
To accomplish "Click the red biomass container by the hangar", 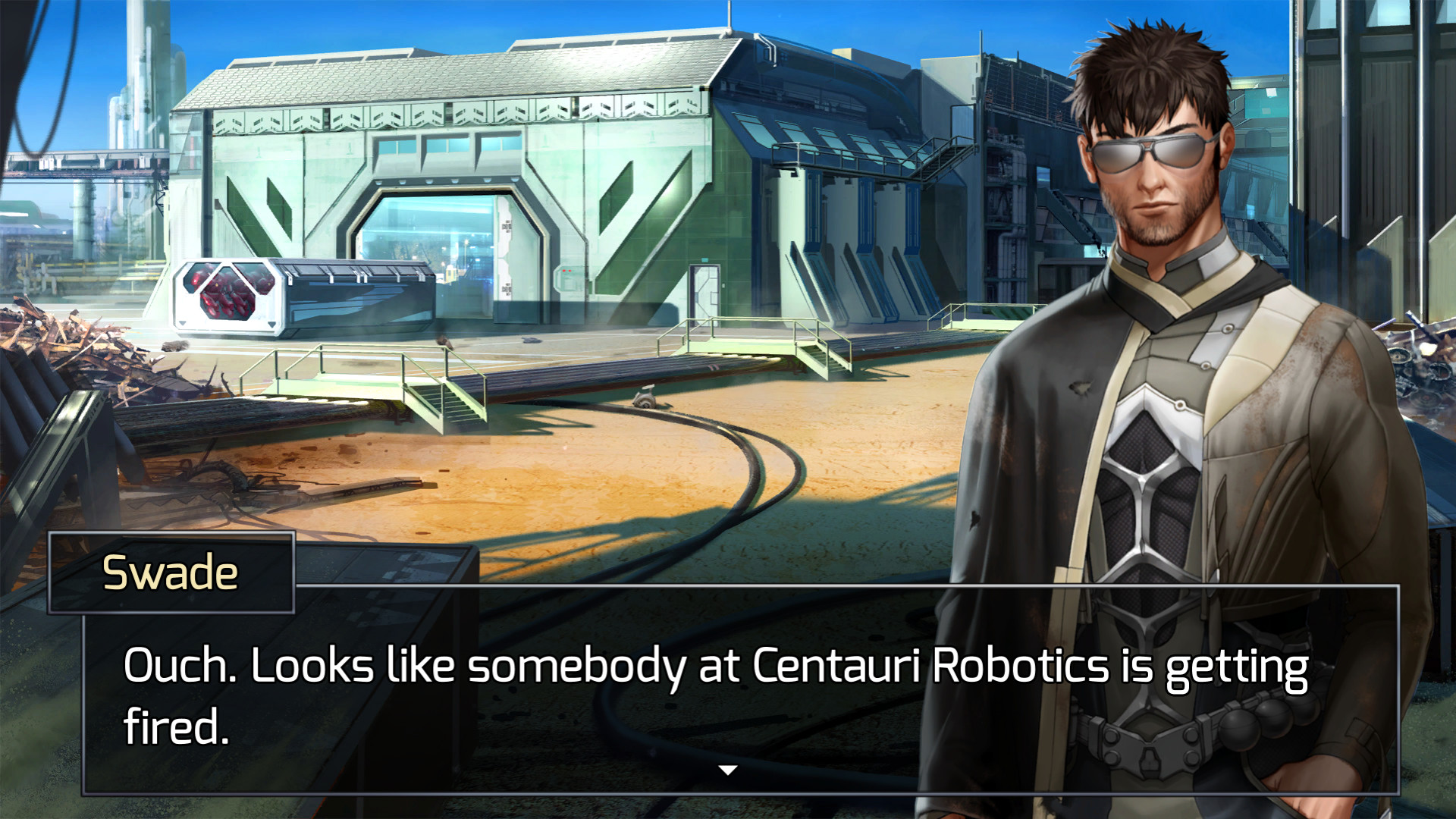I will (227, 296).
